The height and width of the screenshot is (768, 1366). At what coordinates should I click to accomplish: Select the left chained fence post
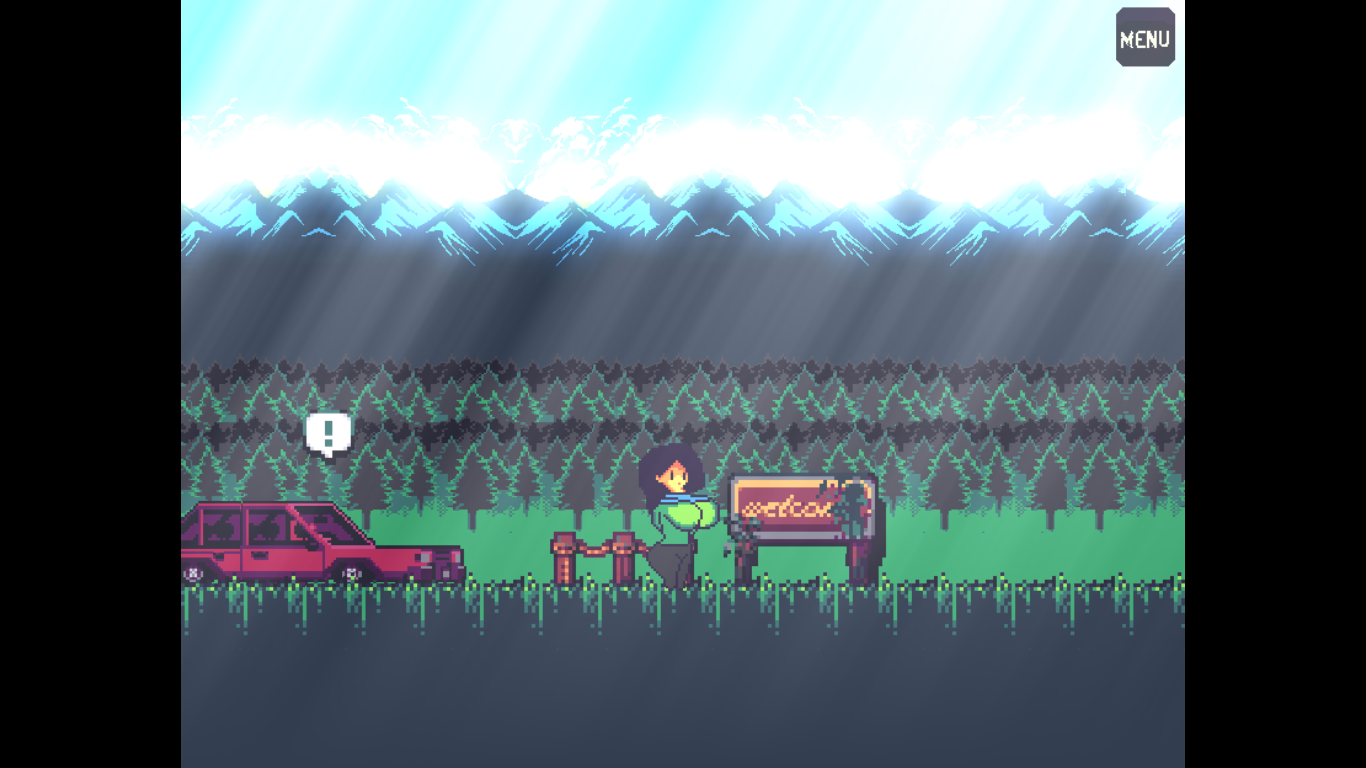[564, 556]
